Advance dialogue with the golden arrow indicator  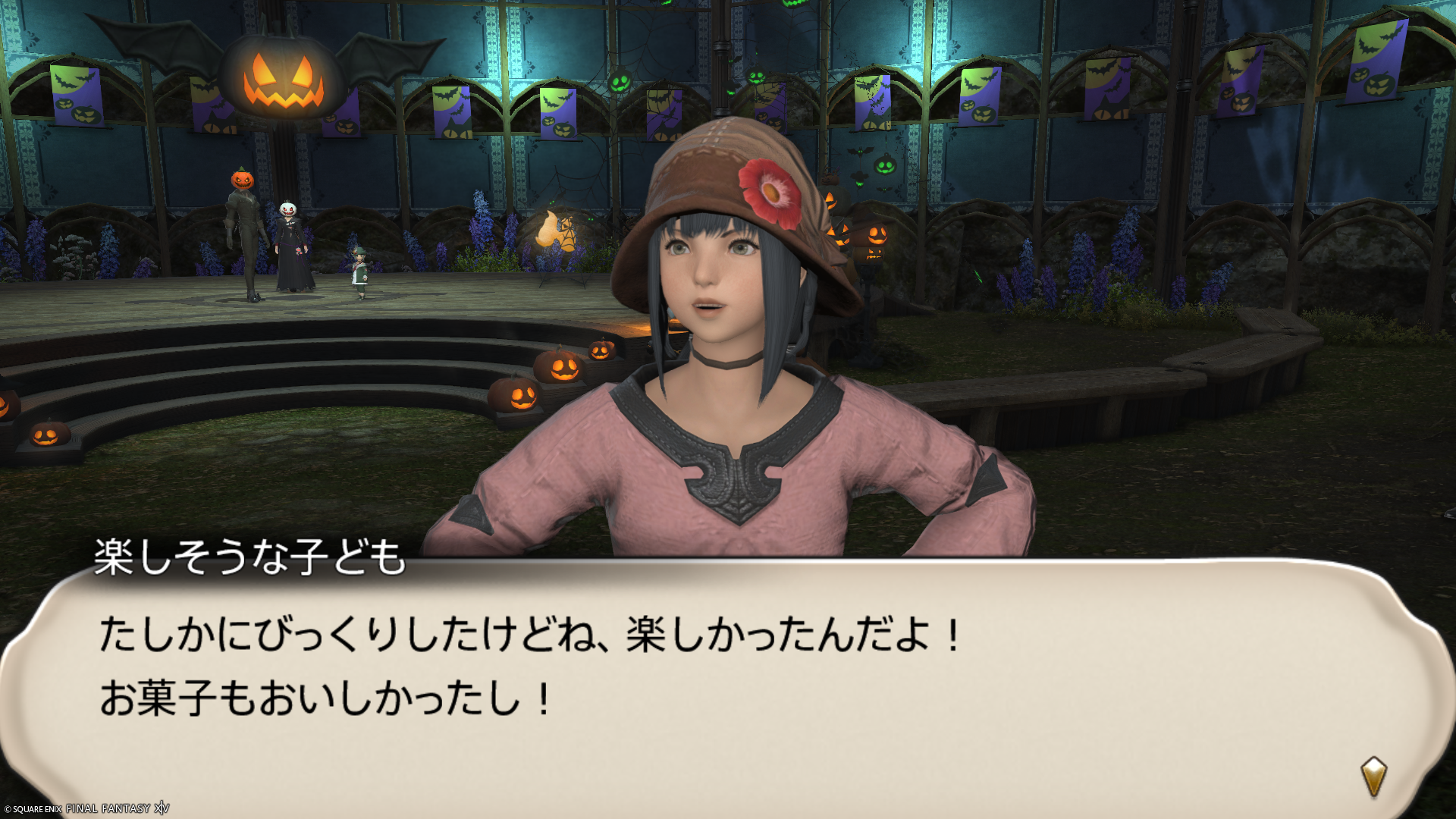click(1373, 777)
